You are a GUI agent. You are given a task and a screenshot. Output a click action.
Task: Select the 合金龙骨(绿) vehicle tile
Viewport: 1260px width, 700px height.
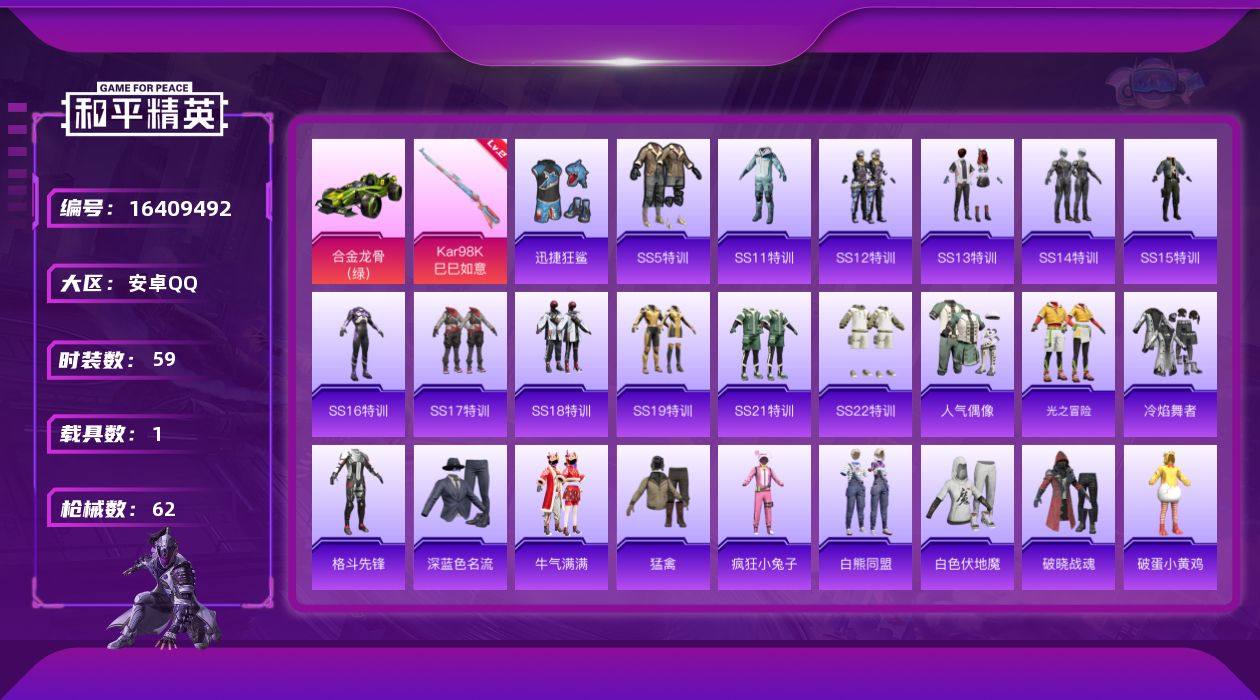point(358,211)
